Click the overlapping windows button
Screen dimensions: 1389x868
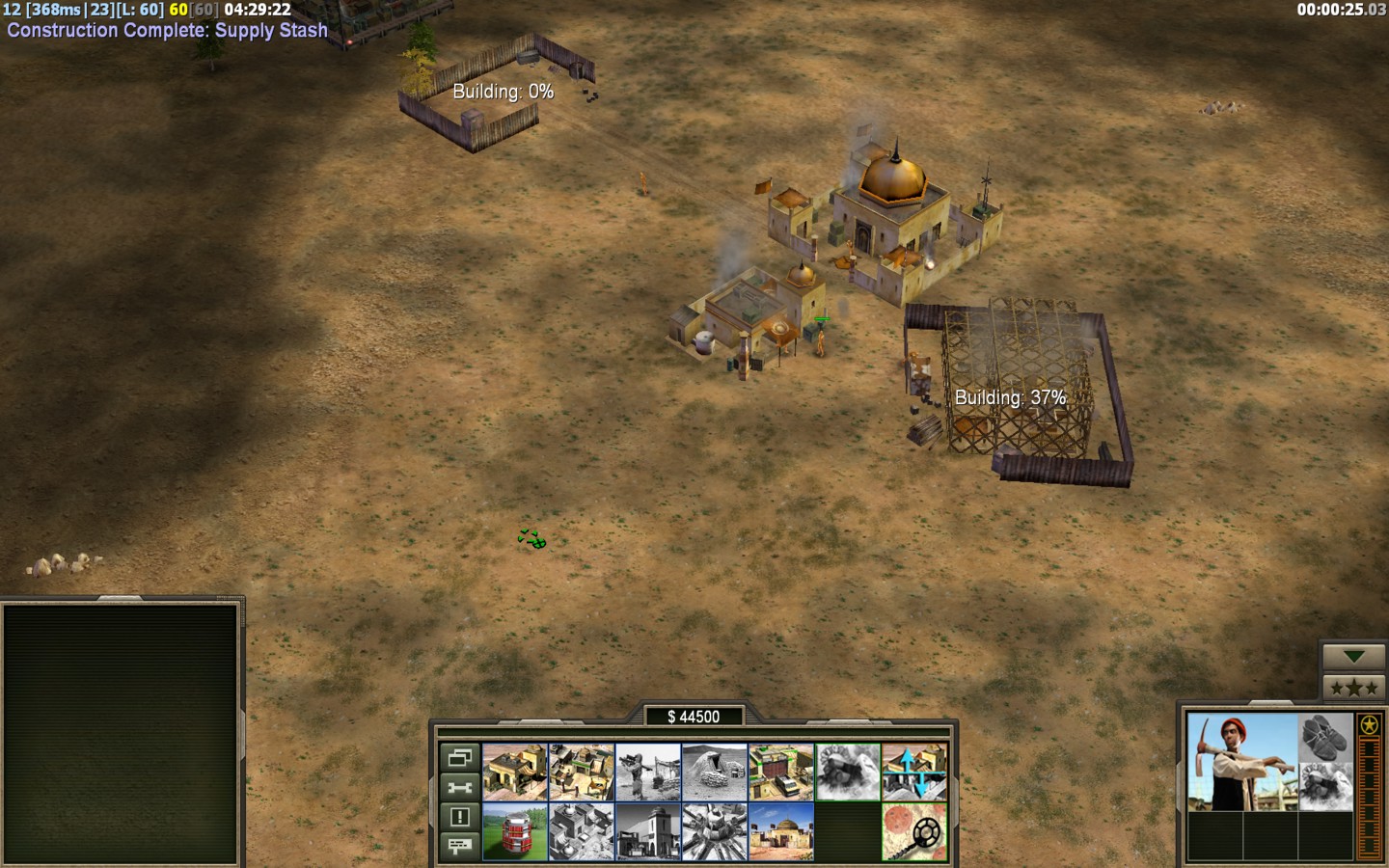click(460, 758)
